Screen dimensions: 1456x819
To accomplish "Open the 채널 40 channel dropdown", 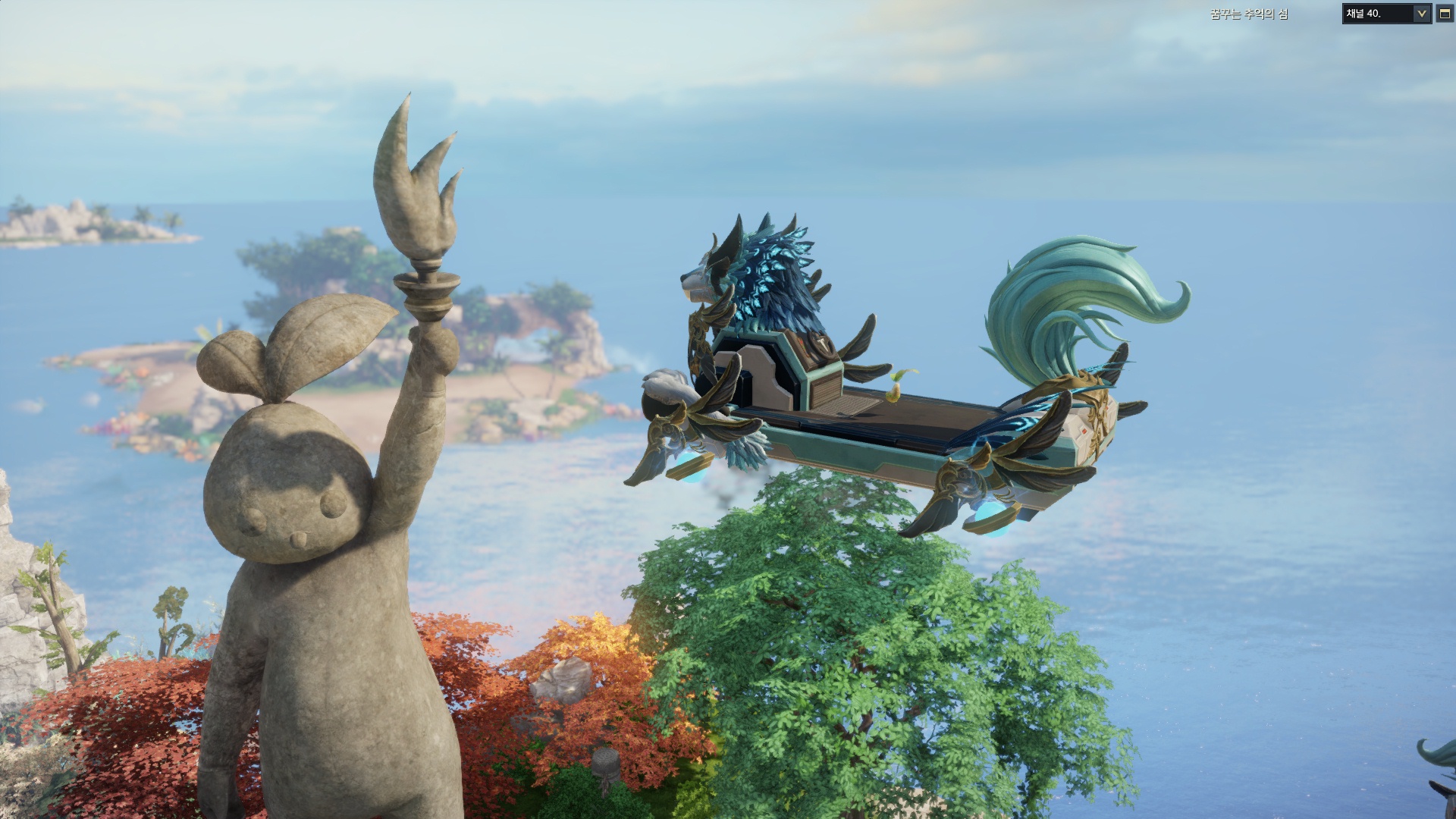I will pos(1421,14).
